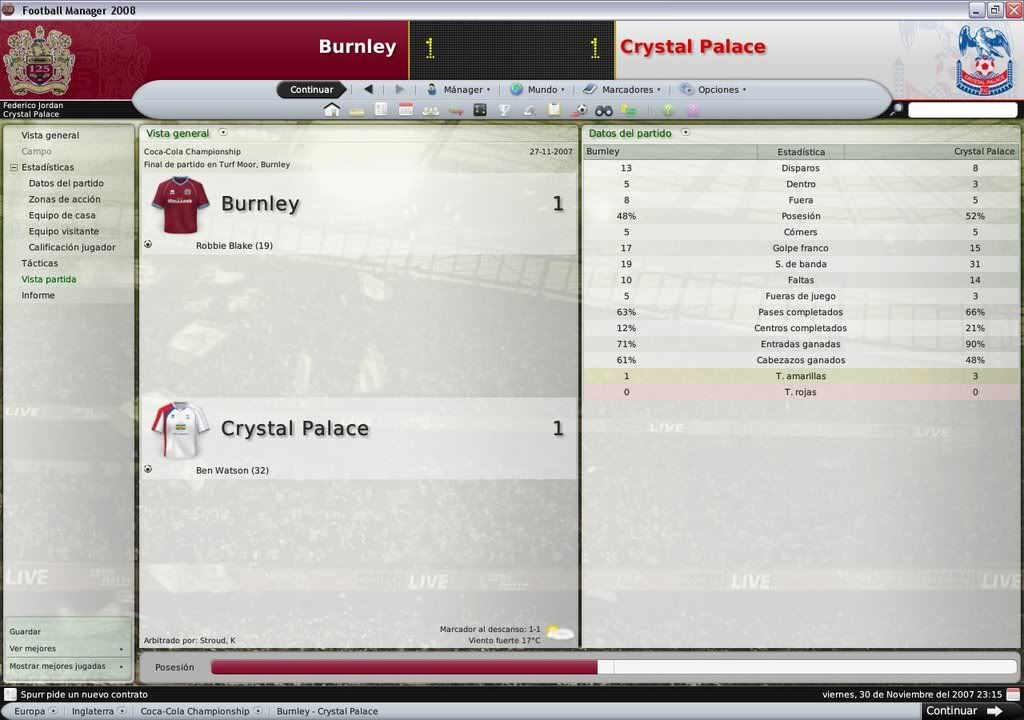Open the Opciones menu
Viewport: 1024px width, 720px height.
pyautogui.click(x=714, y=90)
